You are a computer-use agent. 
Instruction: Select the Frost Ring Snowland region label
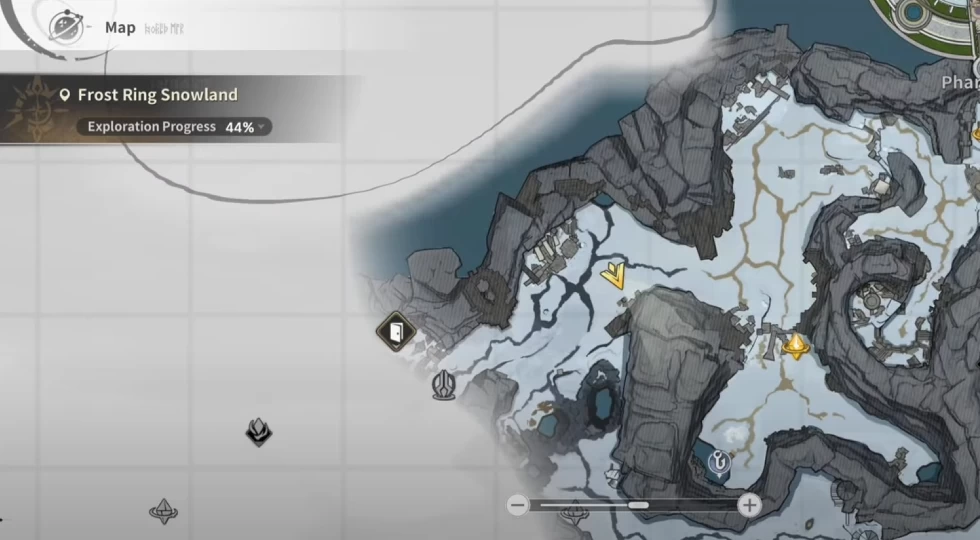click(x=160, y=95)
